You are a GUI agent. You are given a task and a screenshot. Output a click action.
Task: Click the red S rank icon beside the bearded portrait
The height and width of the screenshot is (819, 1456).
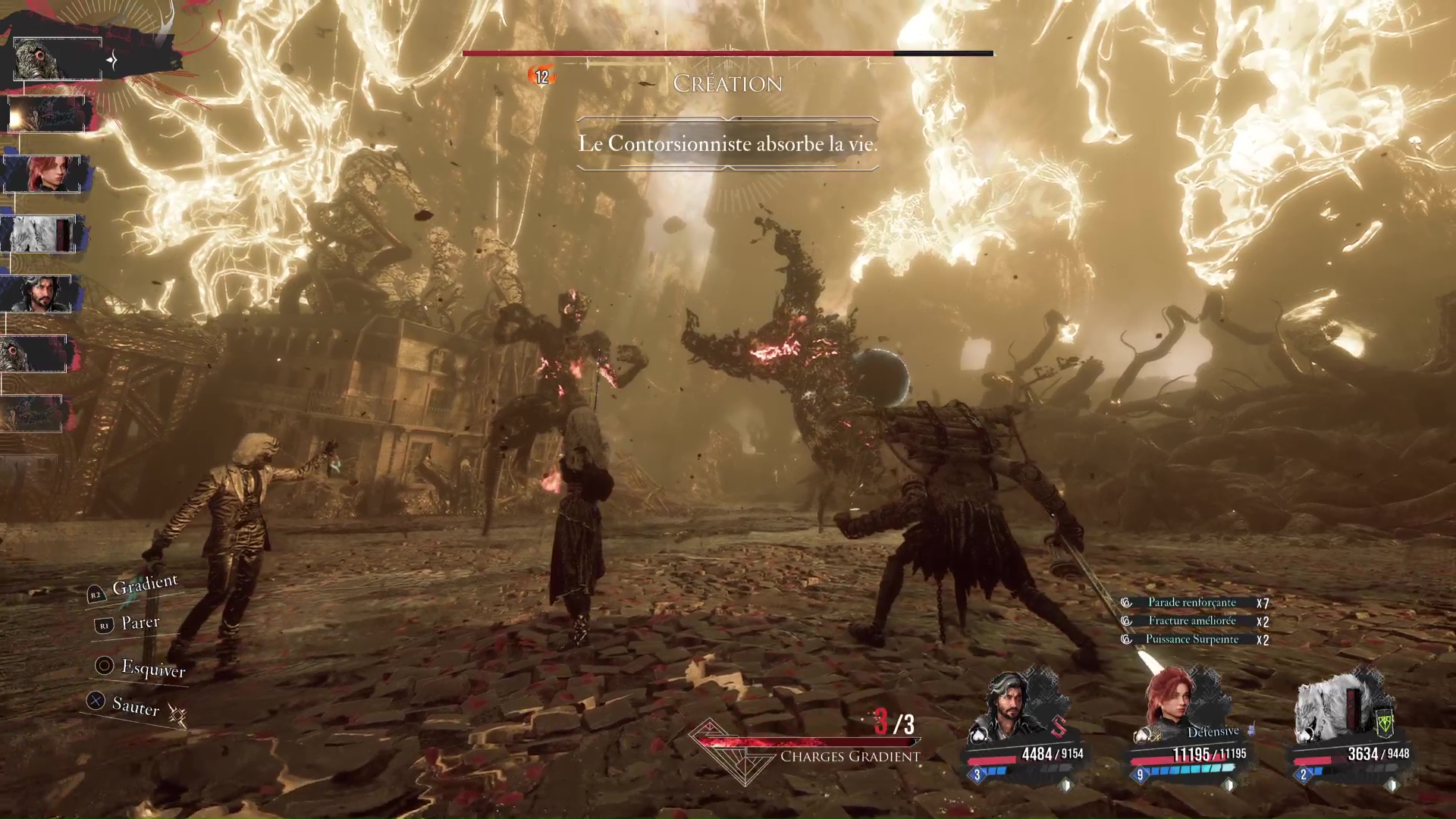[x=1059, y=726]
